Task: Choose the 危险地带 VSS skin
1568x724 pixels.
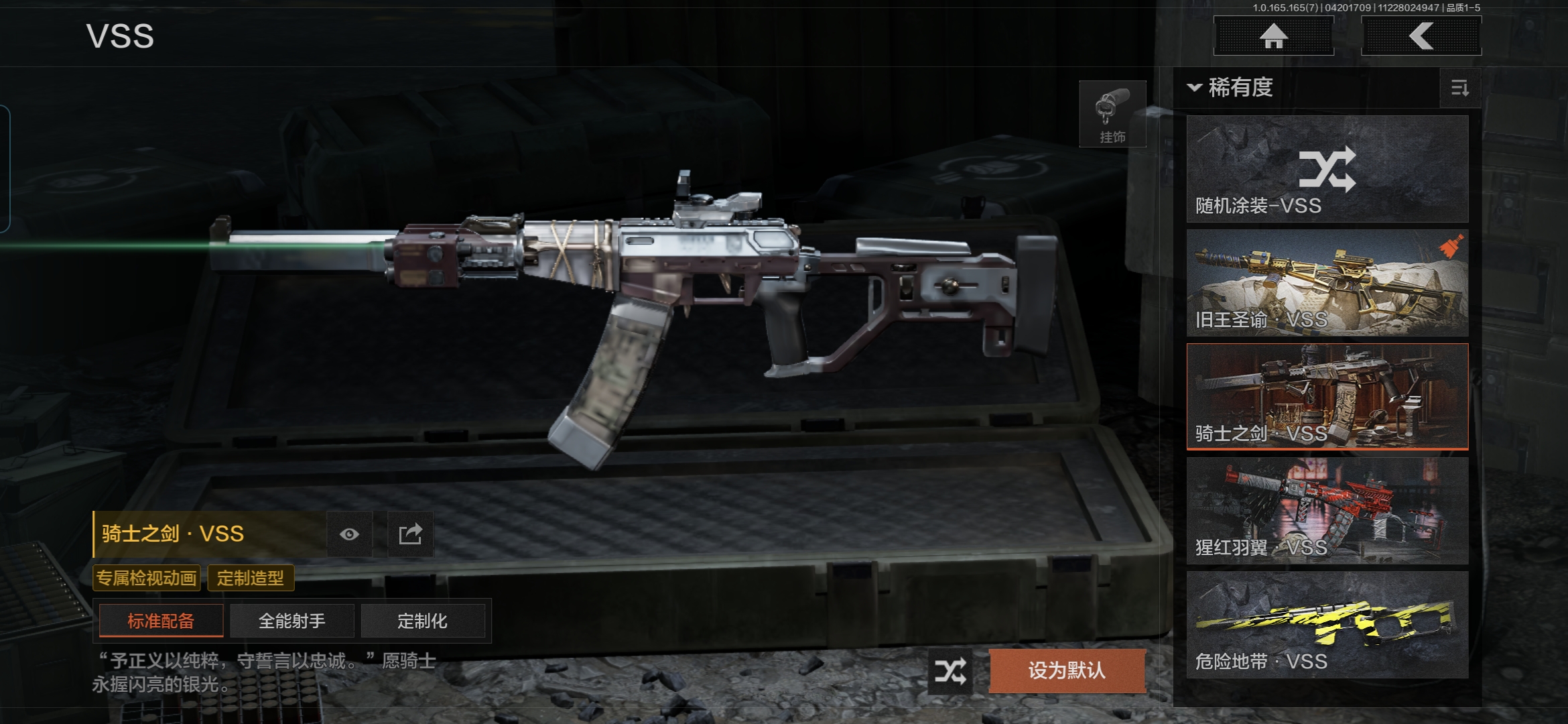Action: (x=1327, y=625)
